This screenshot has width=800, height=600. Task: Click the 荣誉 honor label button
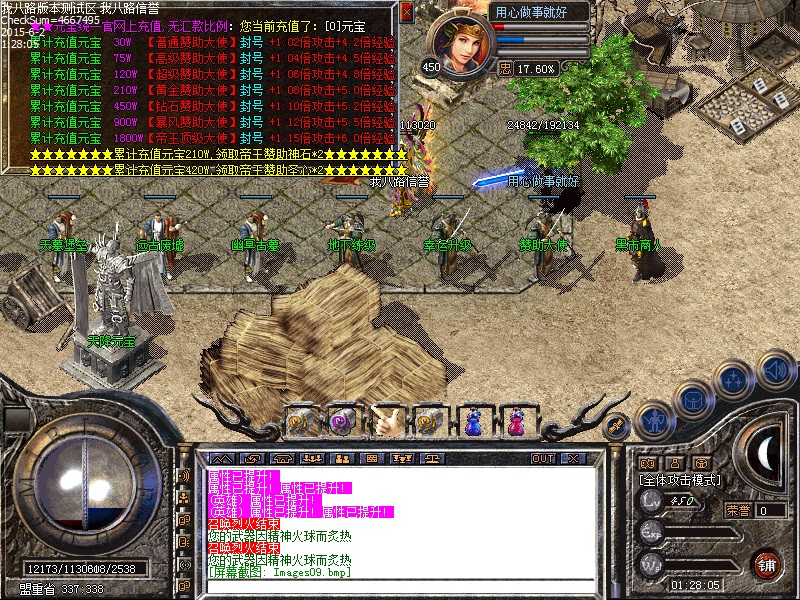pos(736,510)
